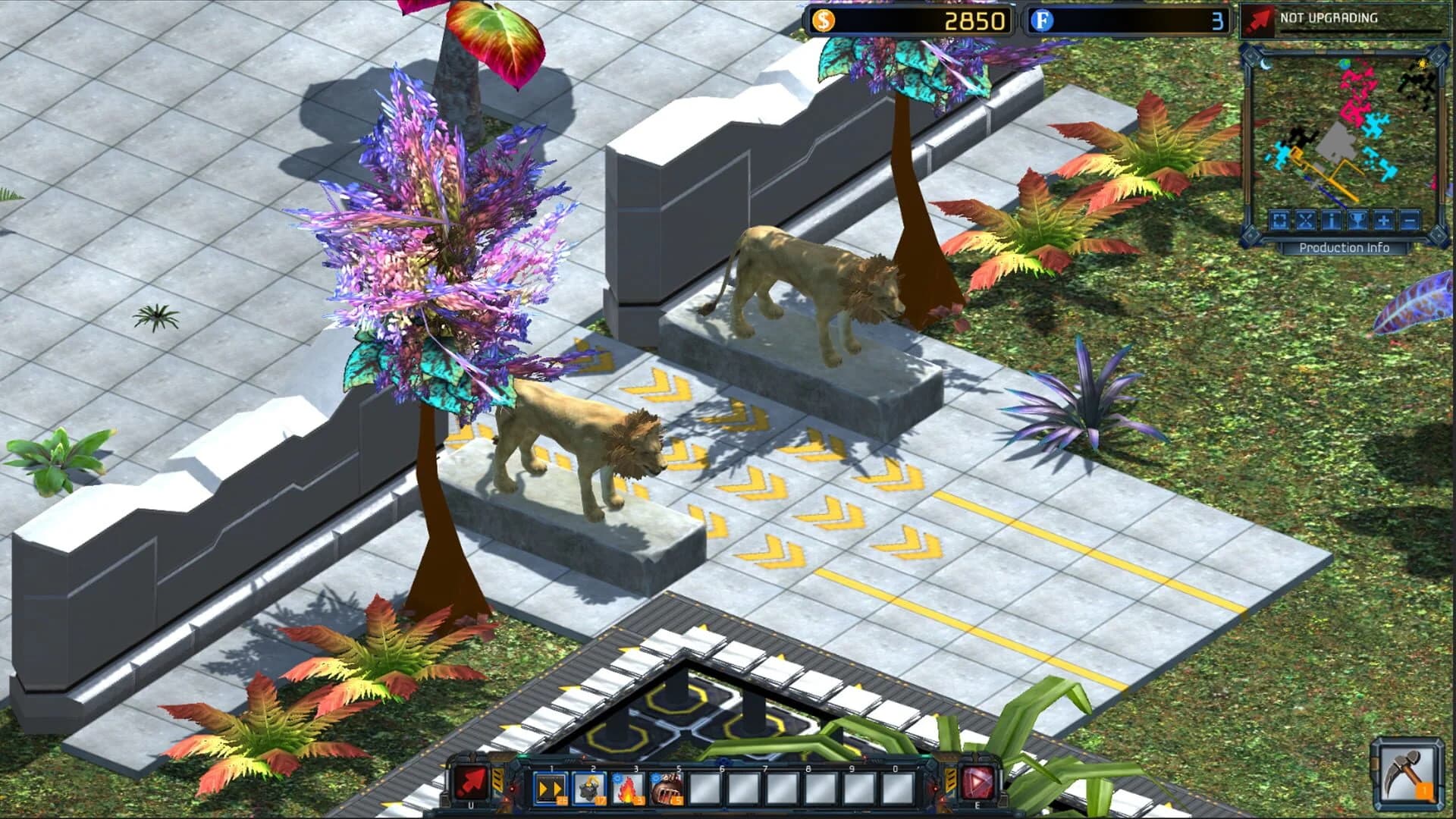Open the Production Info panel
The width and height of the screenshot is (1456, 819).
click(1345, 247)
